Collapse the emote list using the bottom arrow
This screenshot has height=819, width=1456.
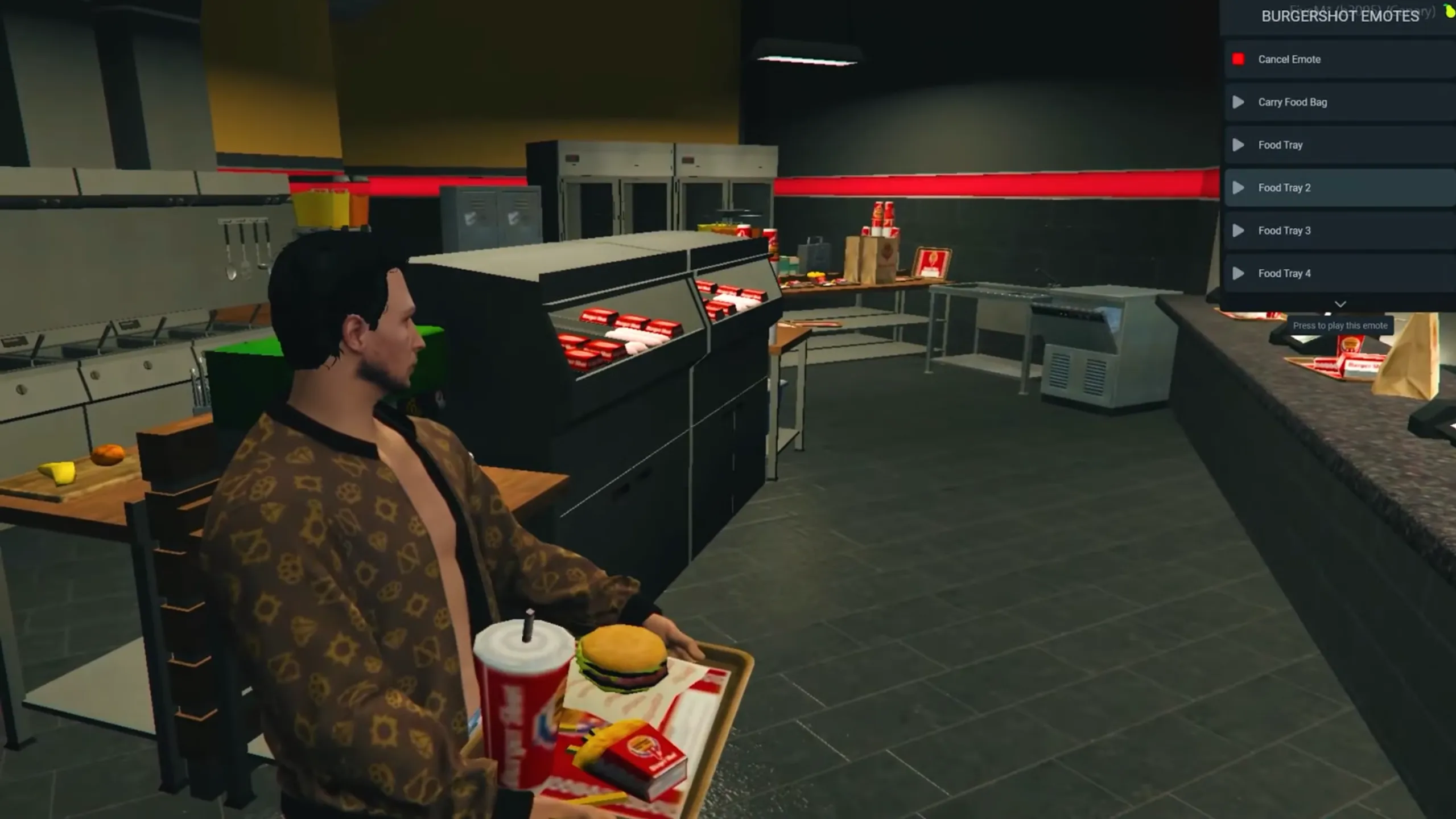1340,304
